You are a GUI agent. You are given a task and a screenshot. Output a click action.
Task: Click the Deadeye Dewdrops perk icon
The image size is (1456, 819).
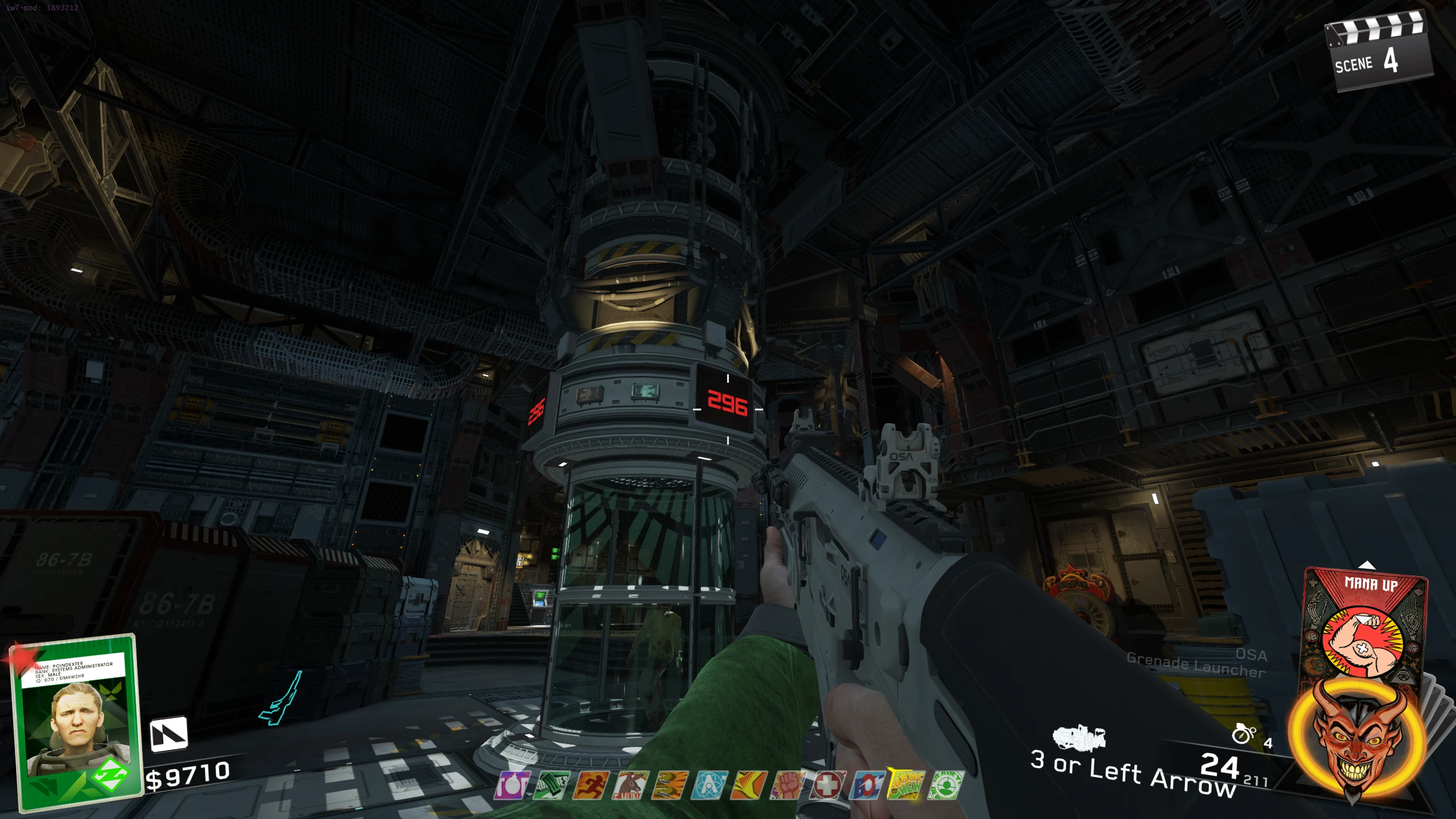click(x=945, y=785)
